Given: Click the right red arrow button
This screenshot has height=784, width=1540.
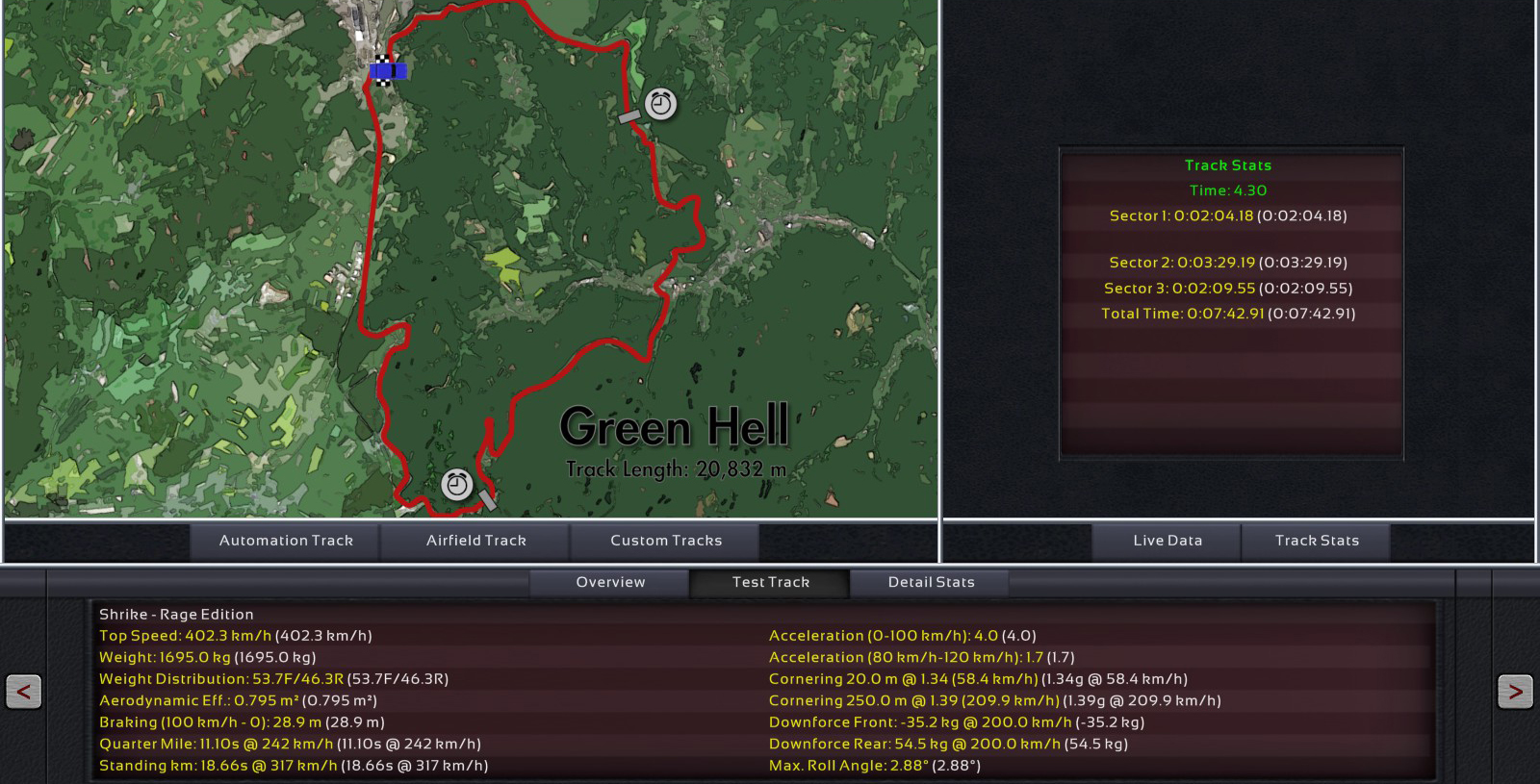Looking at the screenshot, I should (x=1515, y=691).
